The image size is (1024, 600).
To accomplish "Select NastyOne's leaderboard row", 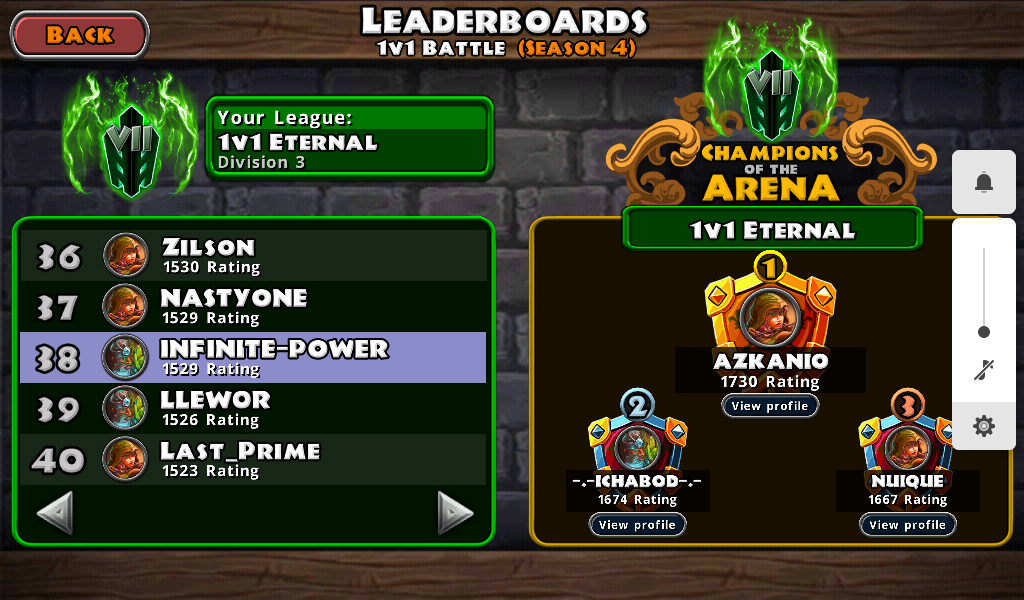I will [253, 306].
